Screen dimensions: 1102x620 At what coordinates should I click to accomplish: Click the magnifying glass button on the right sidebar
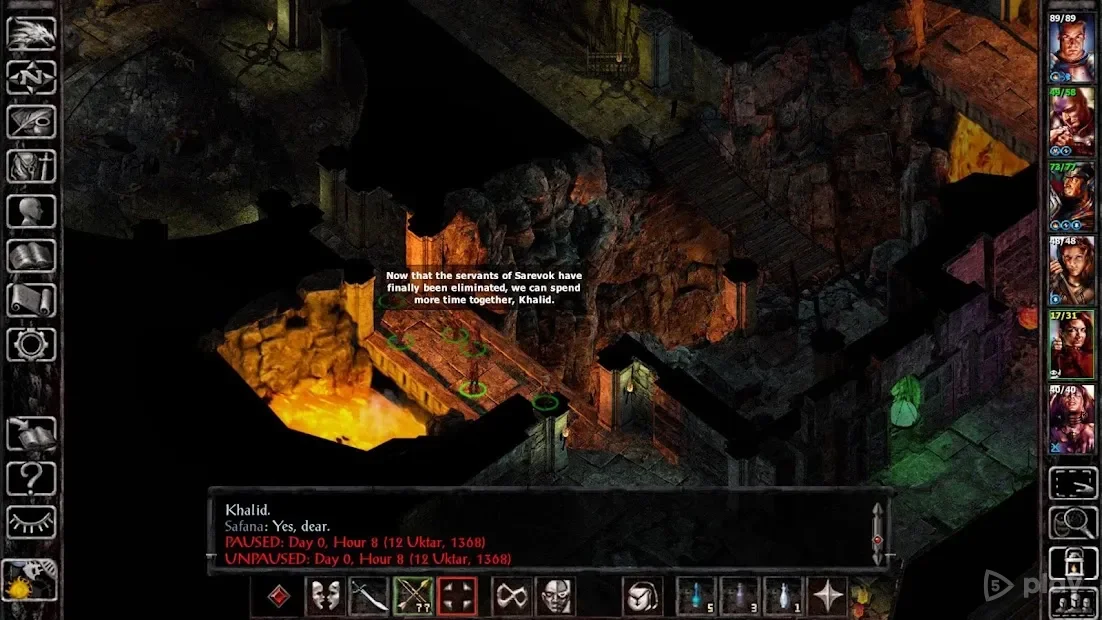pyautogui.click(x=1072, y=521)
